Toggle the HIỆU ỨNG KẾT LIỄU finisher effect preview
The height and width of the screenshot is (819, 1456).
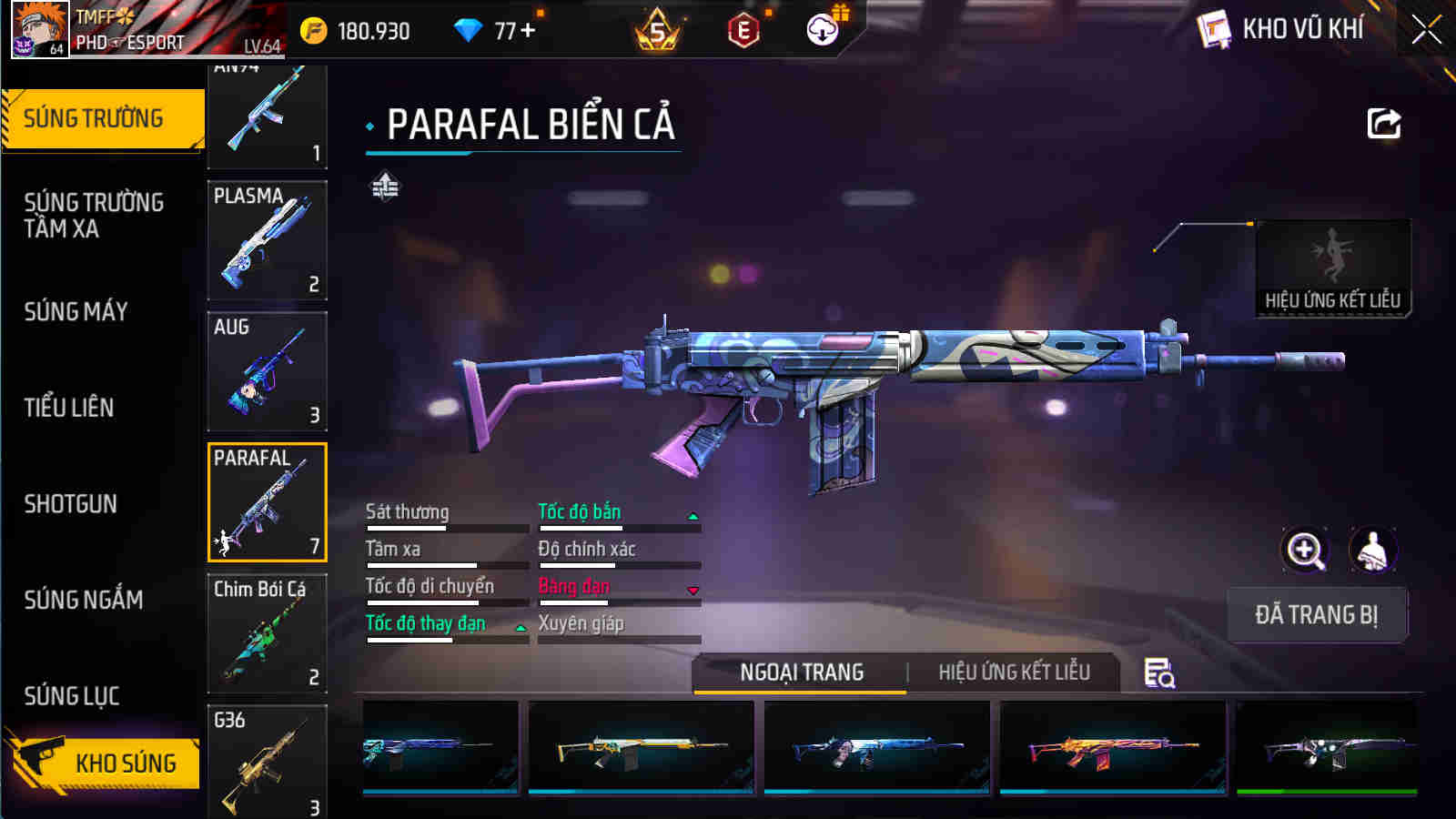point(1331,266)
